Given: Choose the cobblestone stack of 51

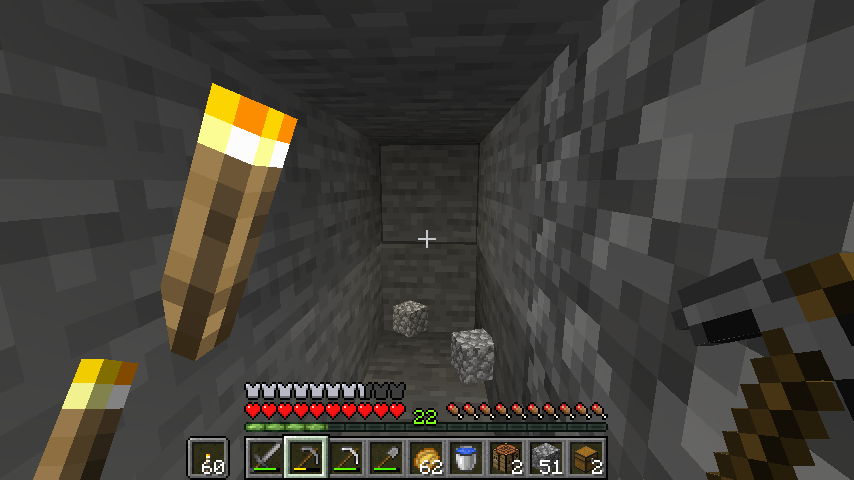Looking at the screenshot, I should point(546,458).
